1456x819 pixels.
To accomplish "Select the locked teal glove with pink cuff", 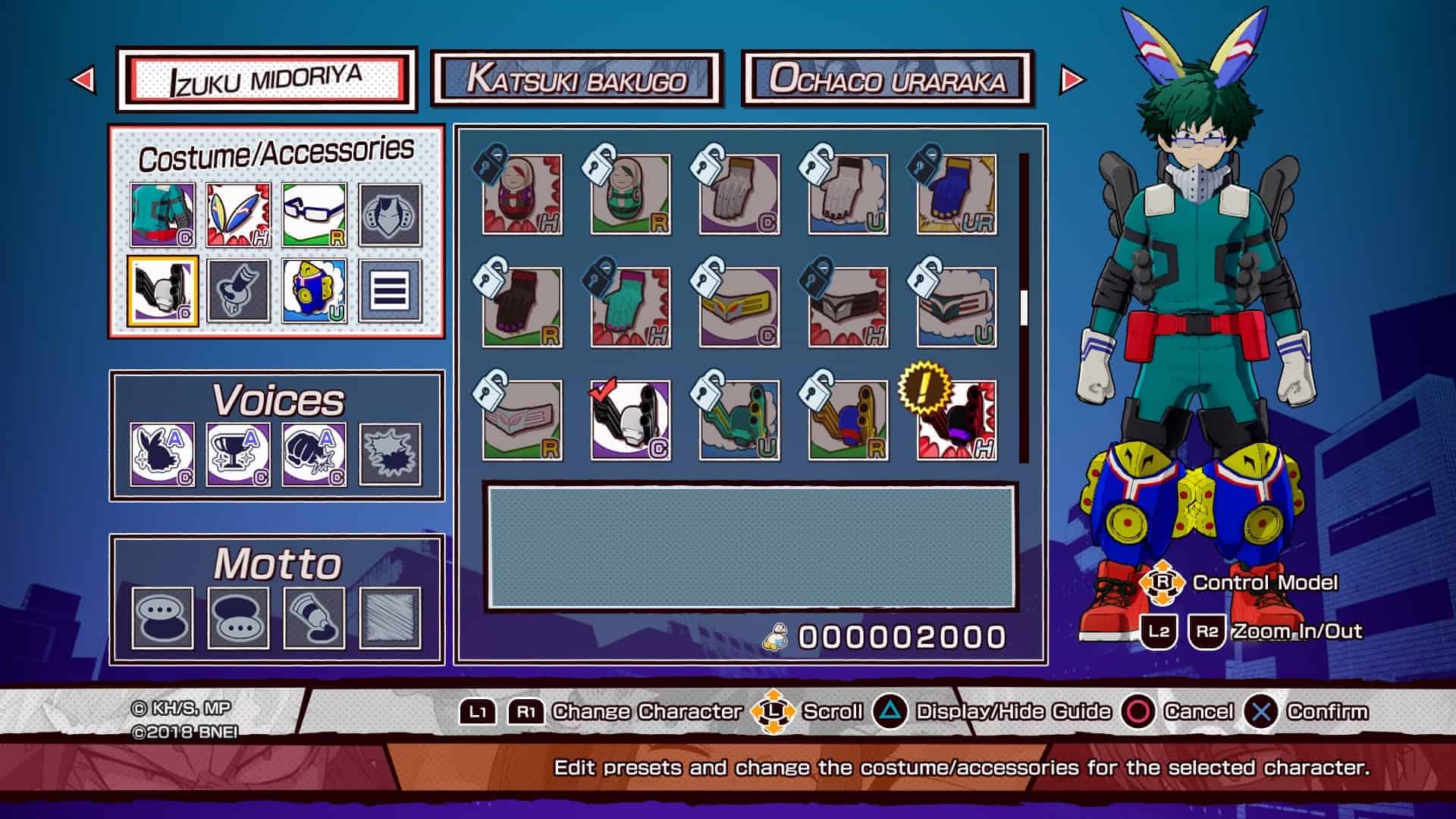I will 630,308.
